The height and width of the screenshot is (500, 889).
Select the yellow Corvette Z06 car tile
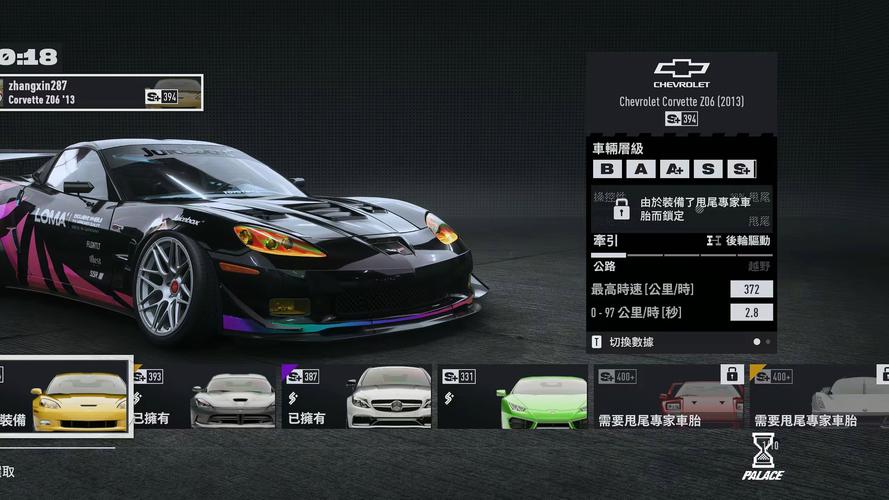click(x=66, y=396)
